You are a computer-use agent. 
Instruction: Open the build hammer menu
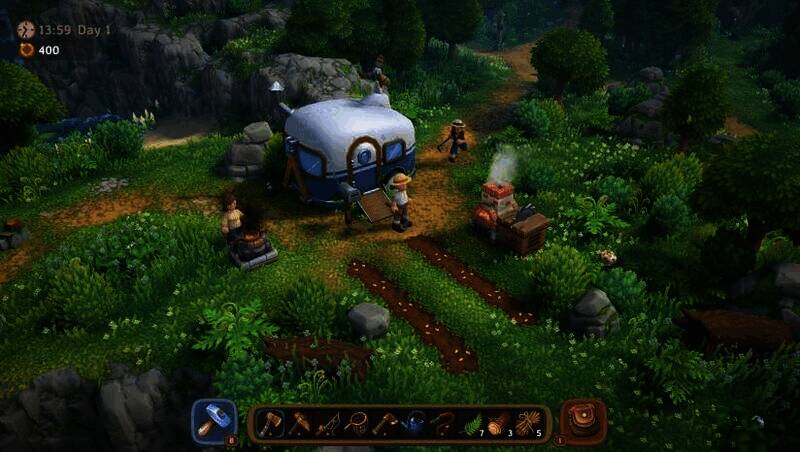[x=214, y=421]
